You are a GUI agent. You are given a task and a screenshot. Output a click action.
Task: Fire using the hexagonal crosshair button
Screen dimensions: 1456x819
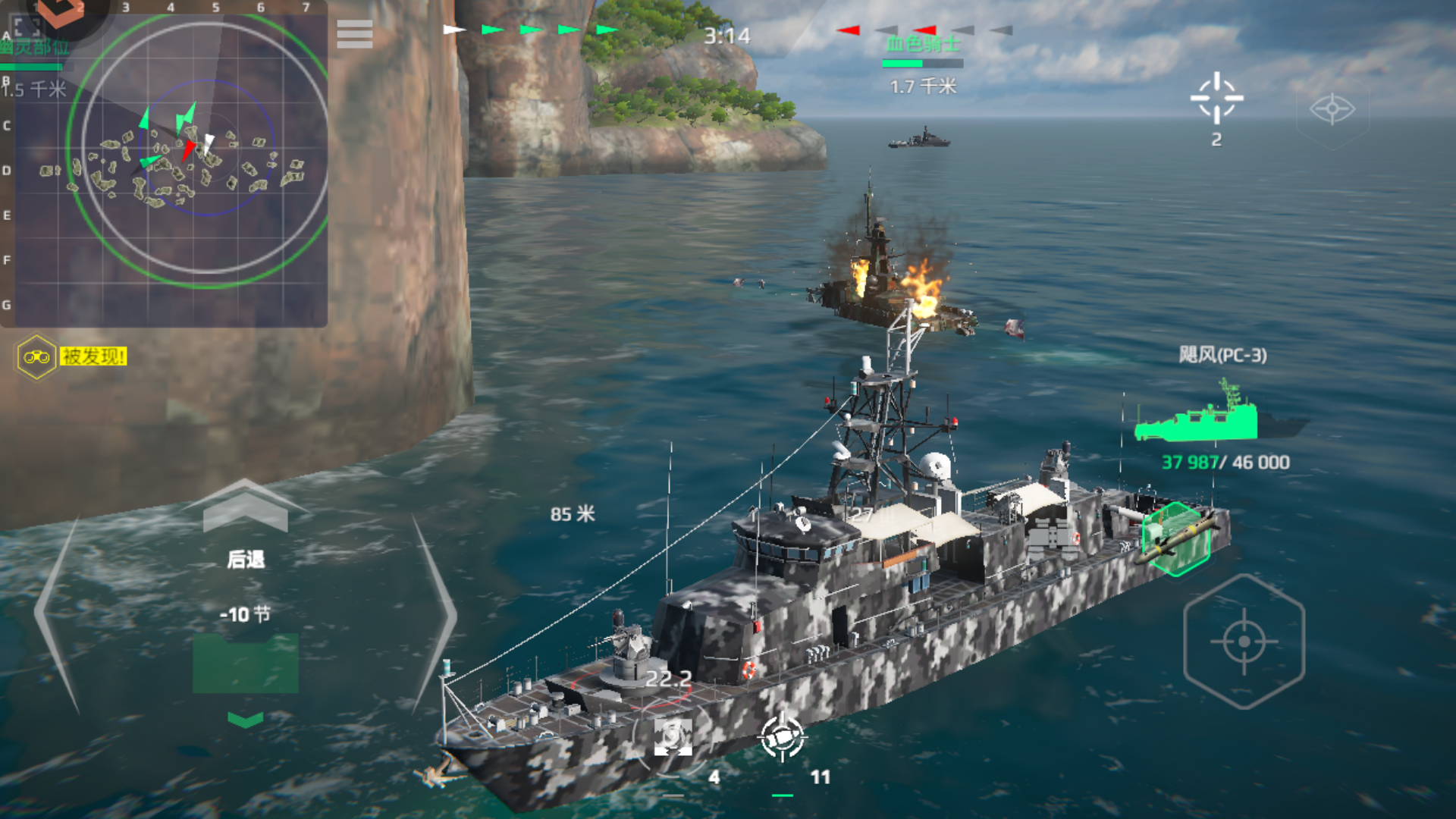pos(1244,642)
